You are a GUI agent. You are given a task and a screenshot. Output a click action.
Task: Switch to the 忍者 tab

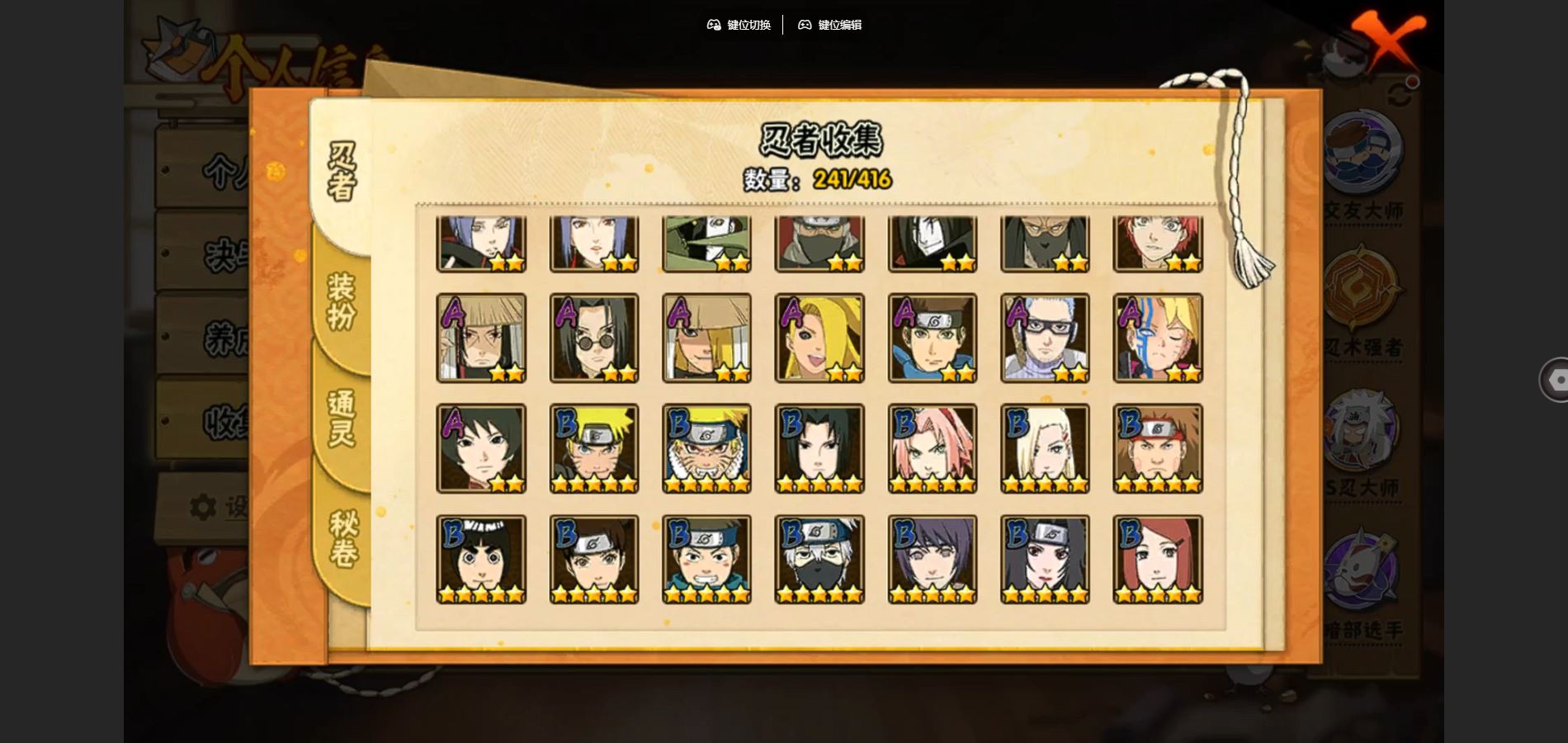tap(341, 172)
